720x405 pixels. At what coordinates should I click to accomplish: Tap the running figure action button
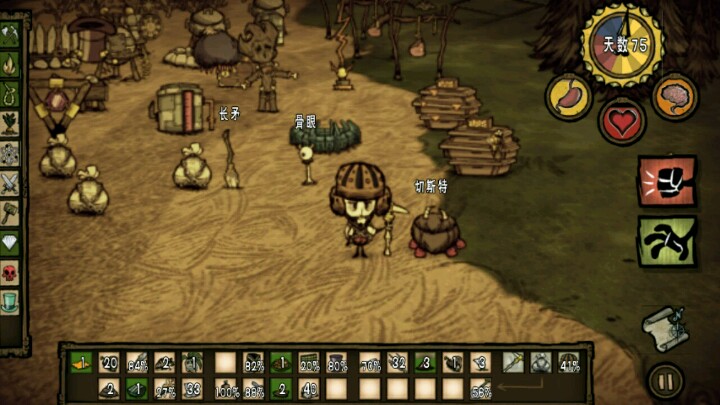tap(666, 241)
